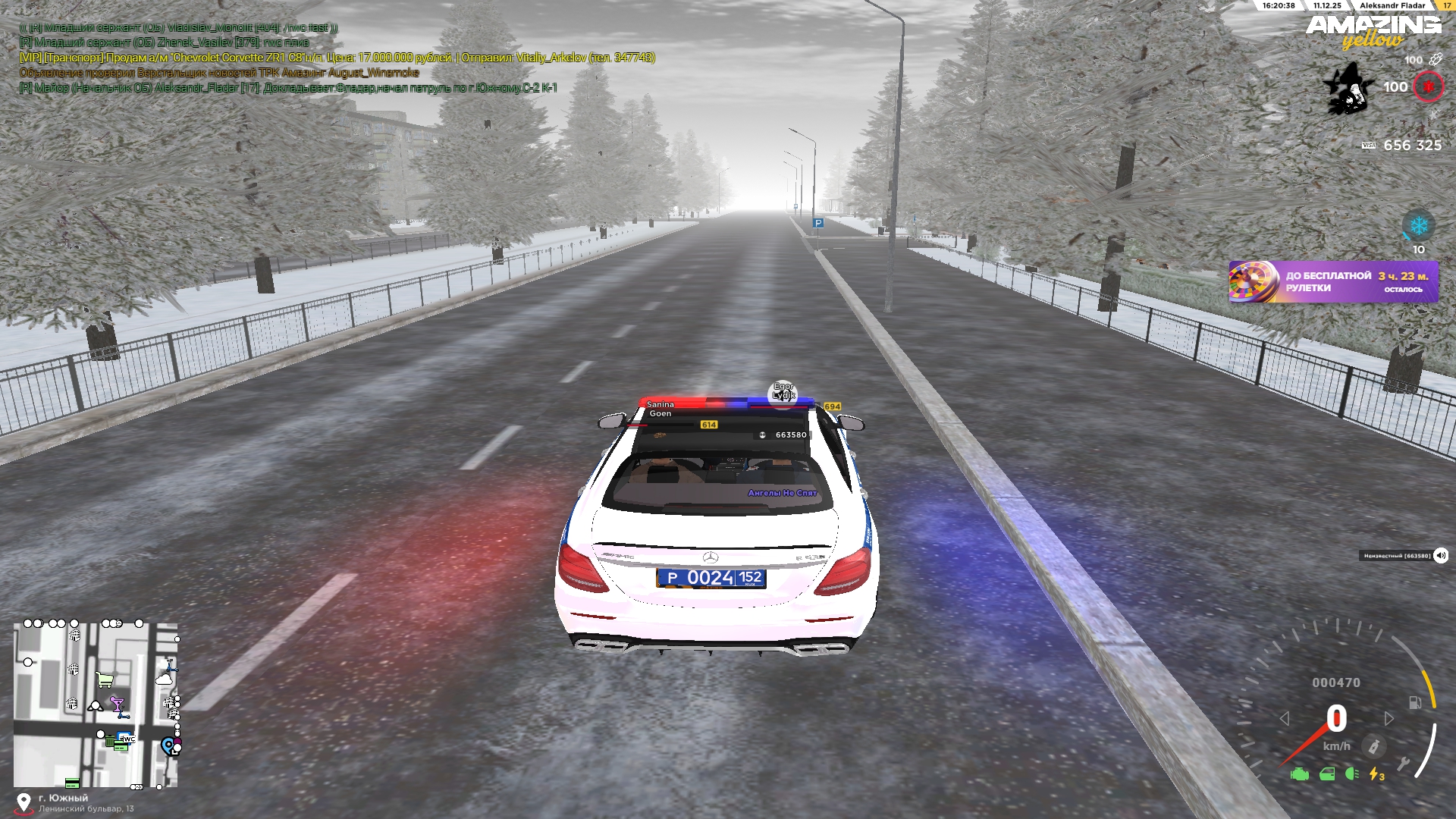Click the yellow lightning bolt icon
This screenshot has width=1456, height=819.
point(1376,774)
